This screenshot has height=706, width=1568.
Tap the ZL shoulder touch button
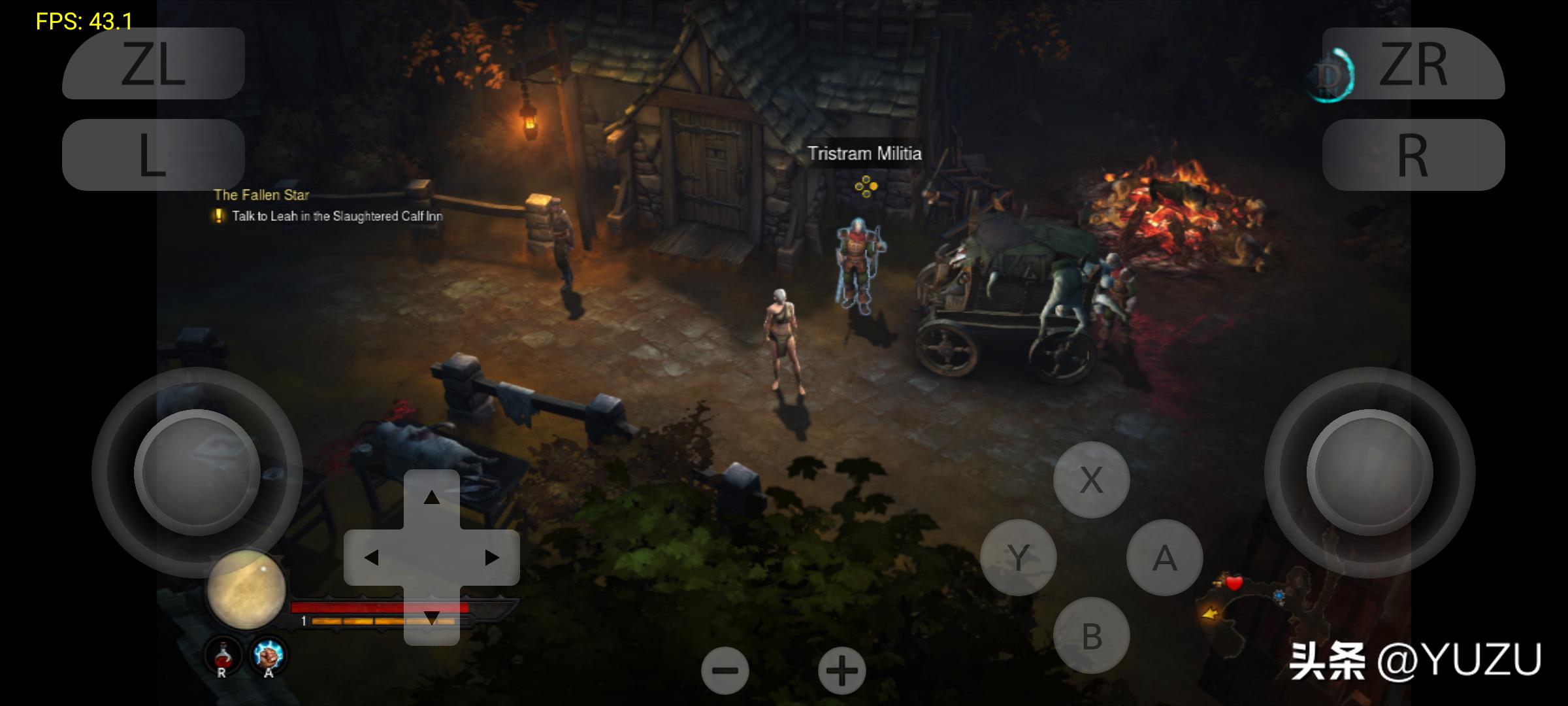[154, 64]
